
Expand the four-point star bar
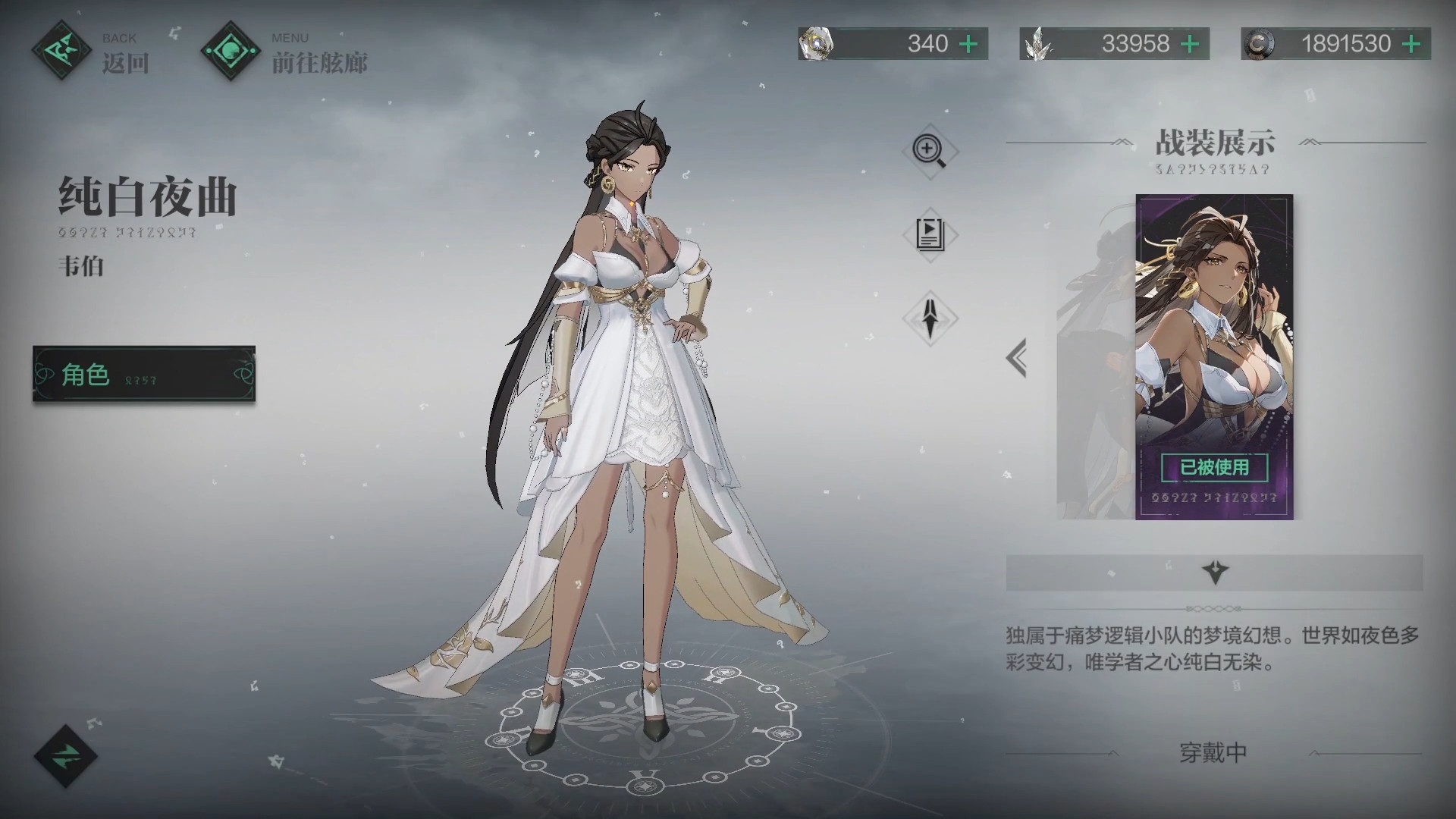click(1214, 573)
